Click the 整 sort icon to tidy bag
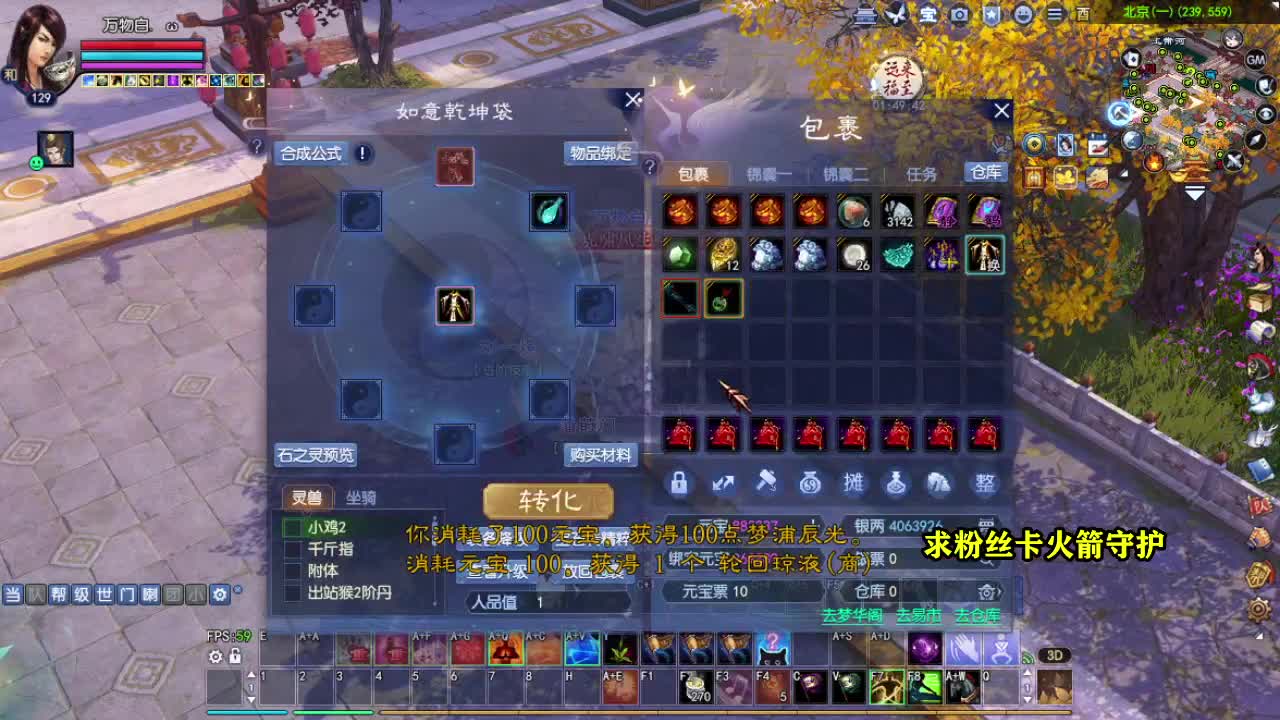This screenshot has height=720, width=1280. point(985,483)
